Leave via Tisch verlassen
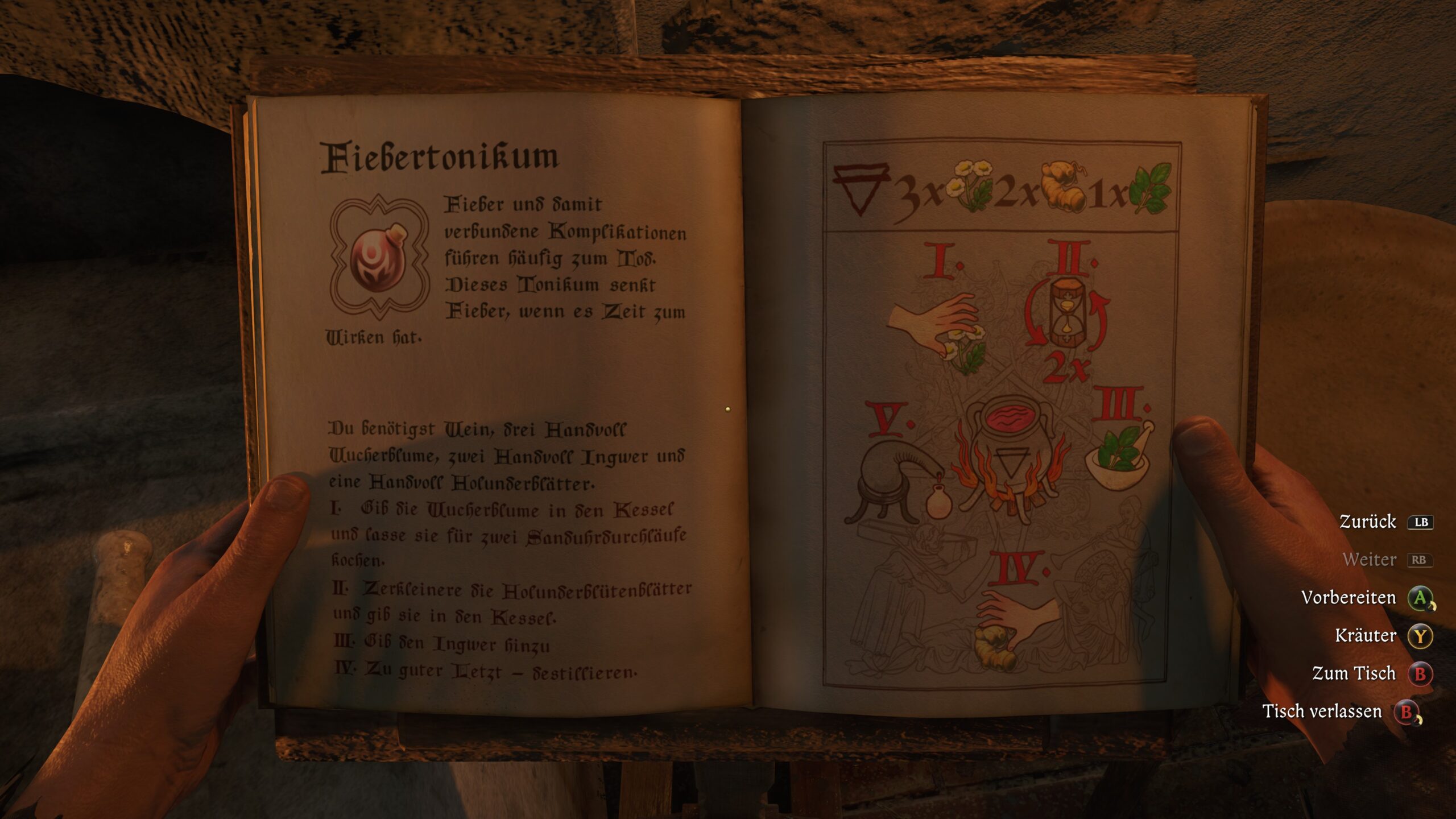This screenshot has height=819, width=1456. coord(1322,712)
